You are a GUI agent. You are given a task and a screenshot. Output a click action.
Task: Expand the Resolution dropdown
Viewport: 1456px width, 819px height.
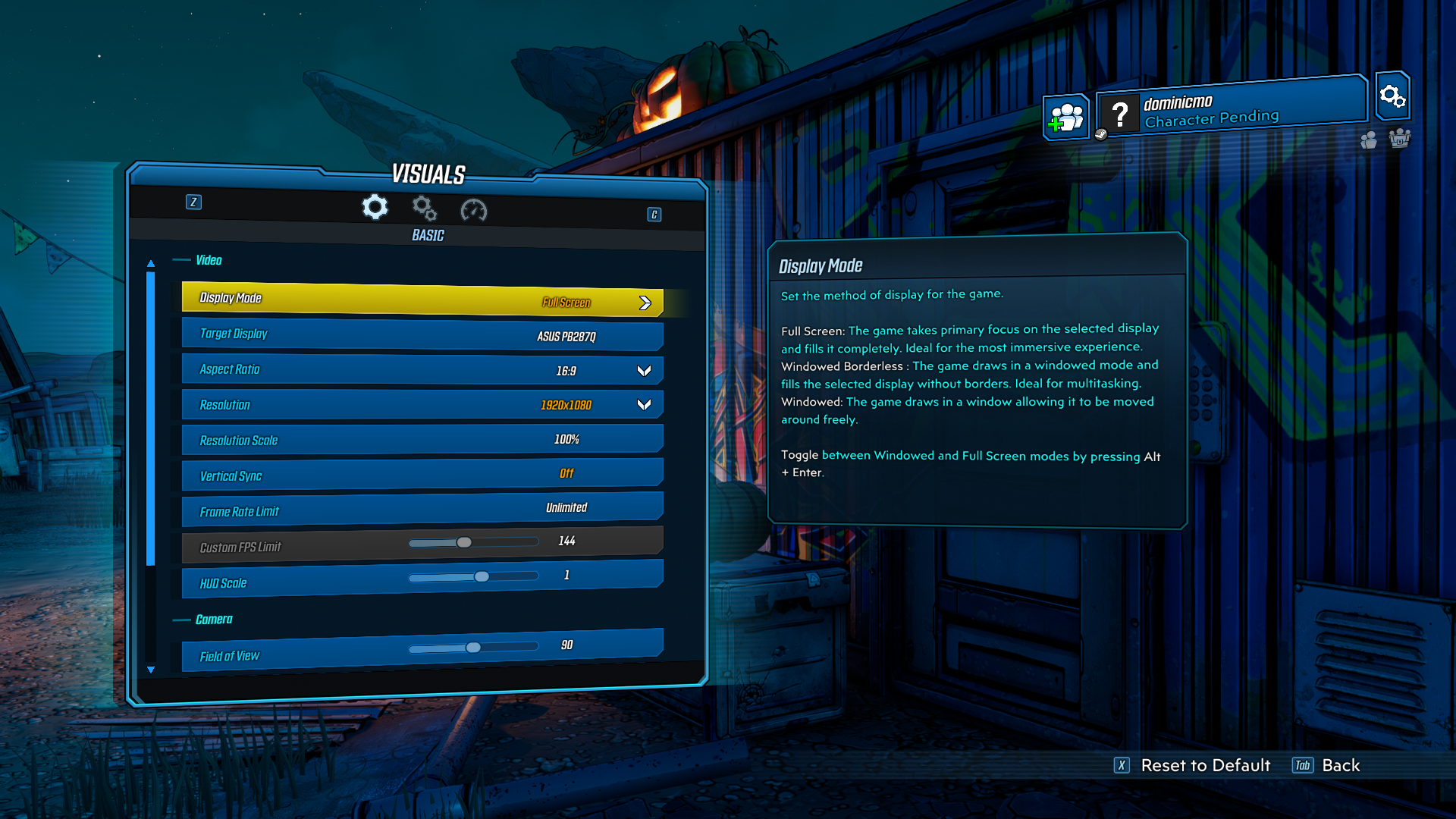644,405
